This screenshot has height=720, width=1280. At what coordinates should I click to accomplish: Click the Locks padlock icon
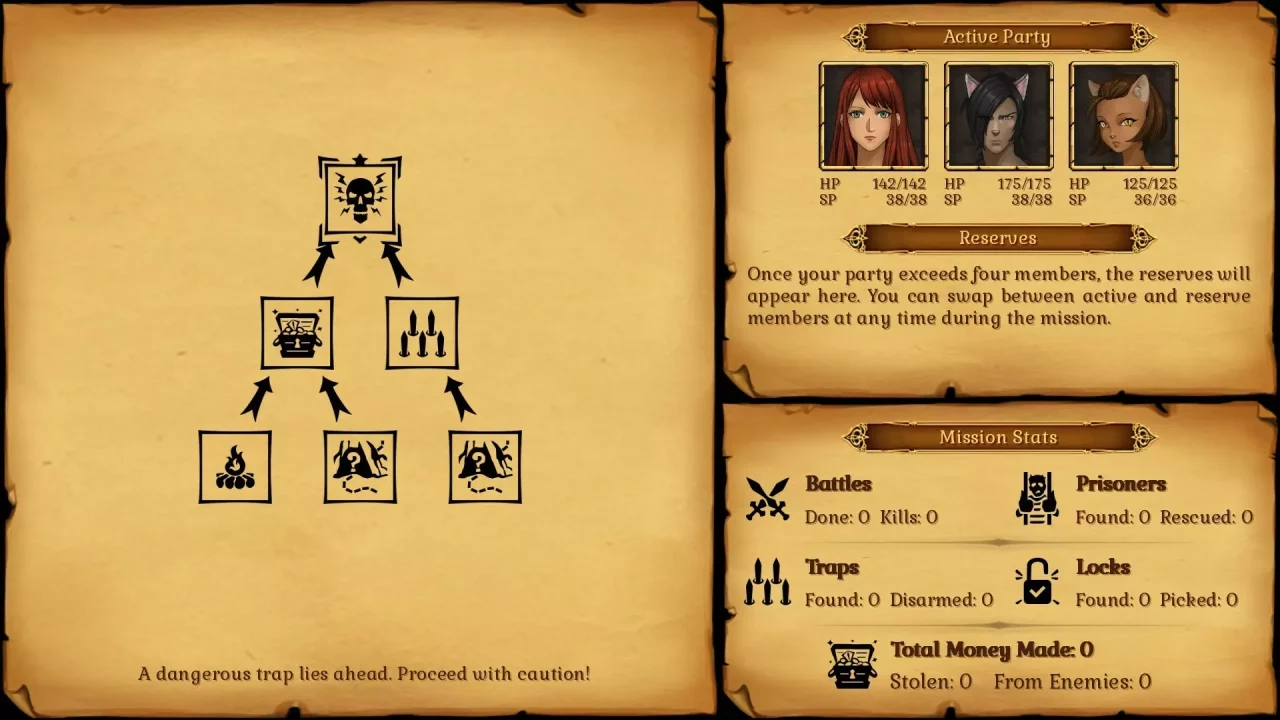[x=1037, y=583]
